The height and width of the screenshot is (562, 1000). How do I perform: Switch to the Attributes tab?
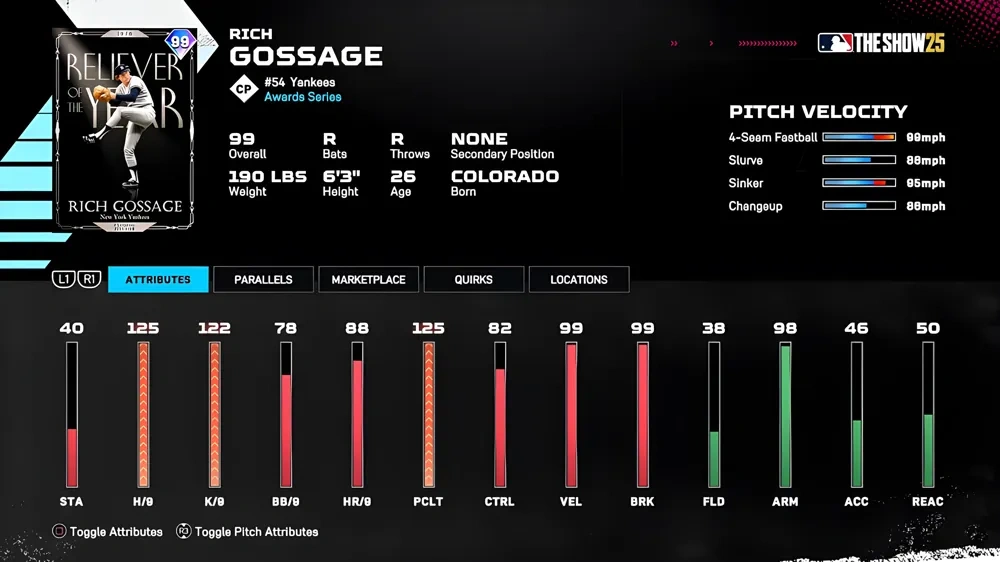point(158,279)
